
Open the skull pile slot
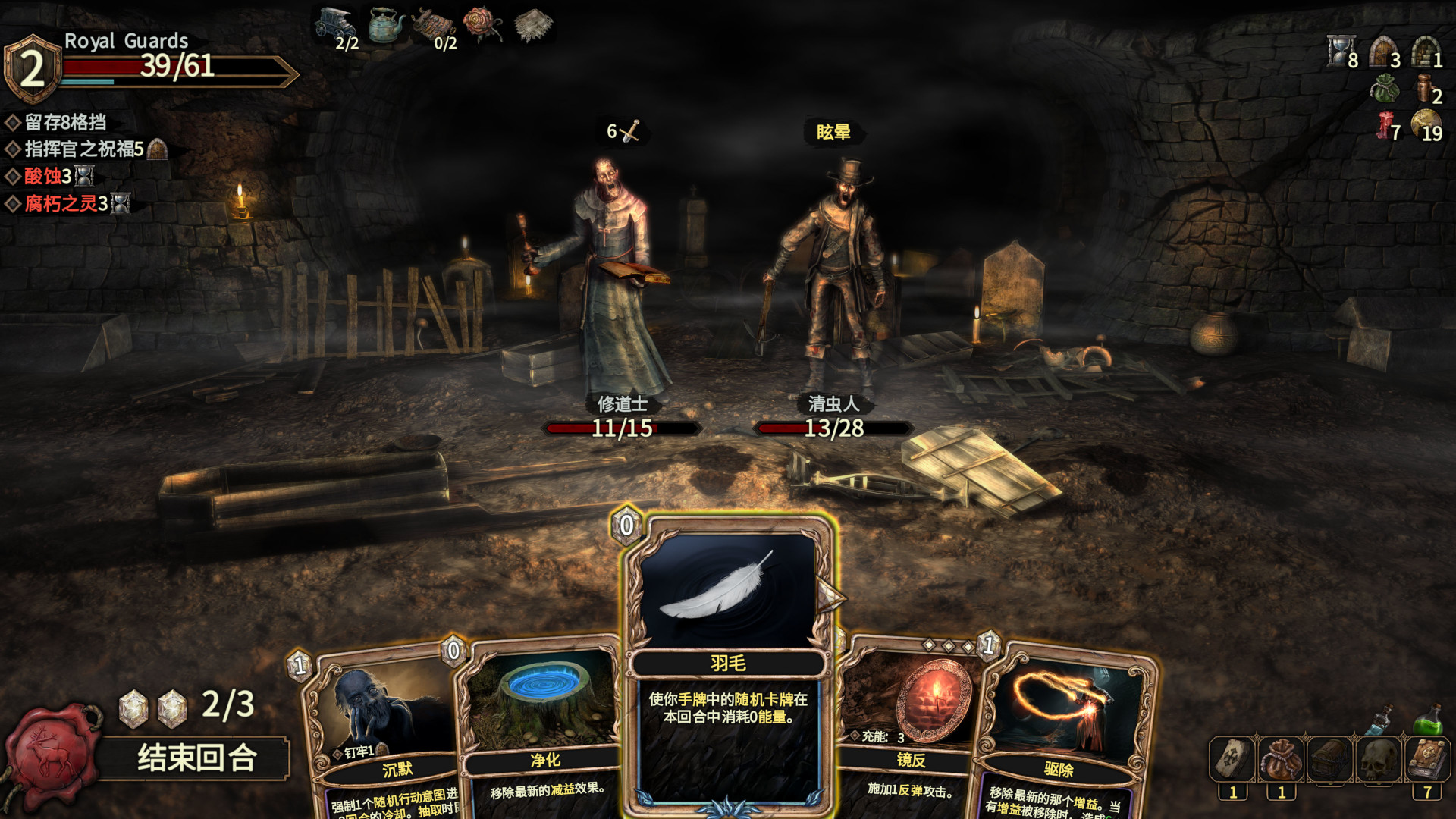pos(1379,759)
